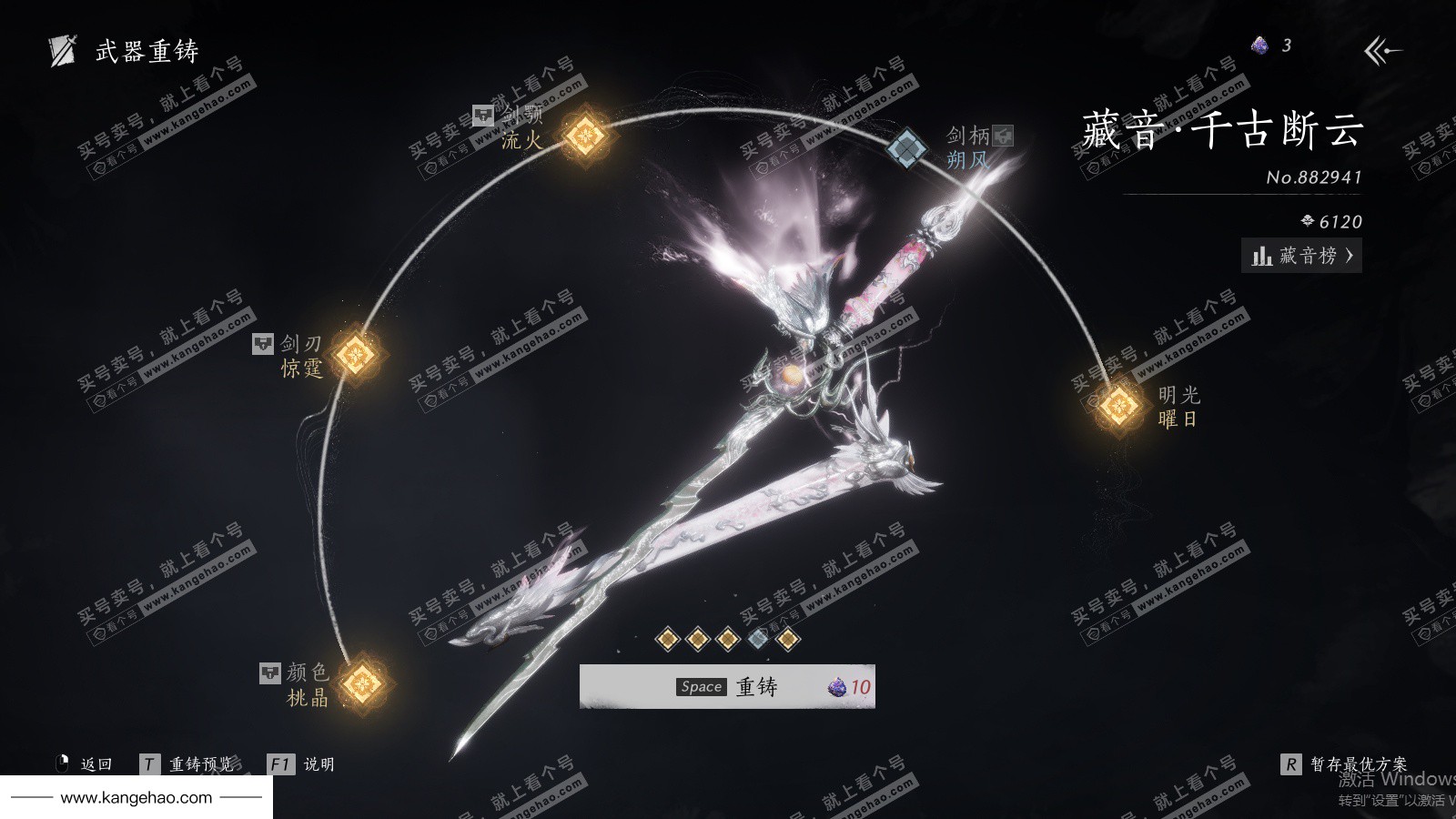The image size is (1456, 819).
Task: Click the back arrow at top right
Action: click(1382, 51)
